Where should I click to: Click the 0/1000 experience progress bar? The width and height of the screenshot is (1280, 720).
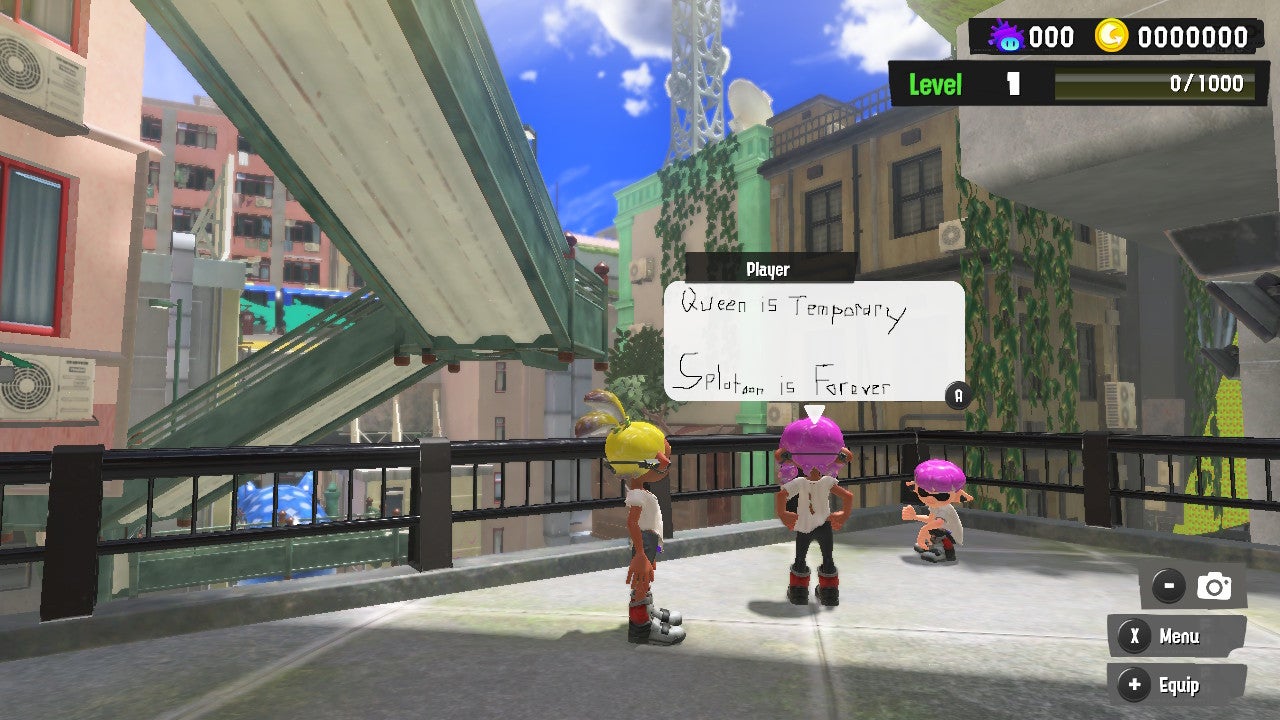[x=1150, y=84]
